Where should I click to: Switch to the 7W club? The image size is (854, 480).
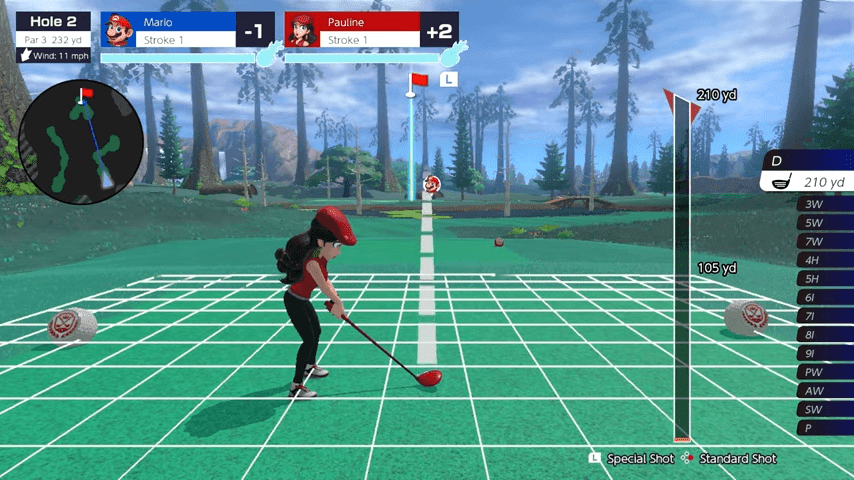coord(822,242)
